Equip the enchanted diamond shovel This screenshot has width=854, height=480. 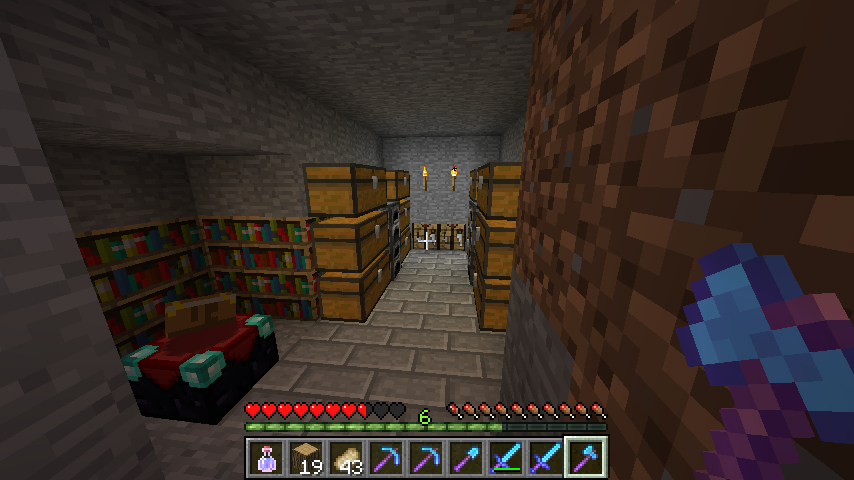coord(466,458)
